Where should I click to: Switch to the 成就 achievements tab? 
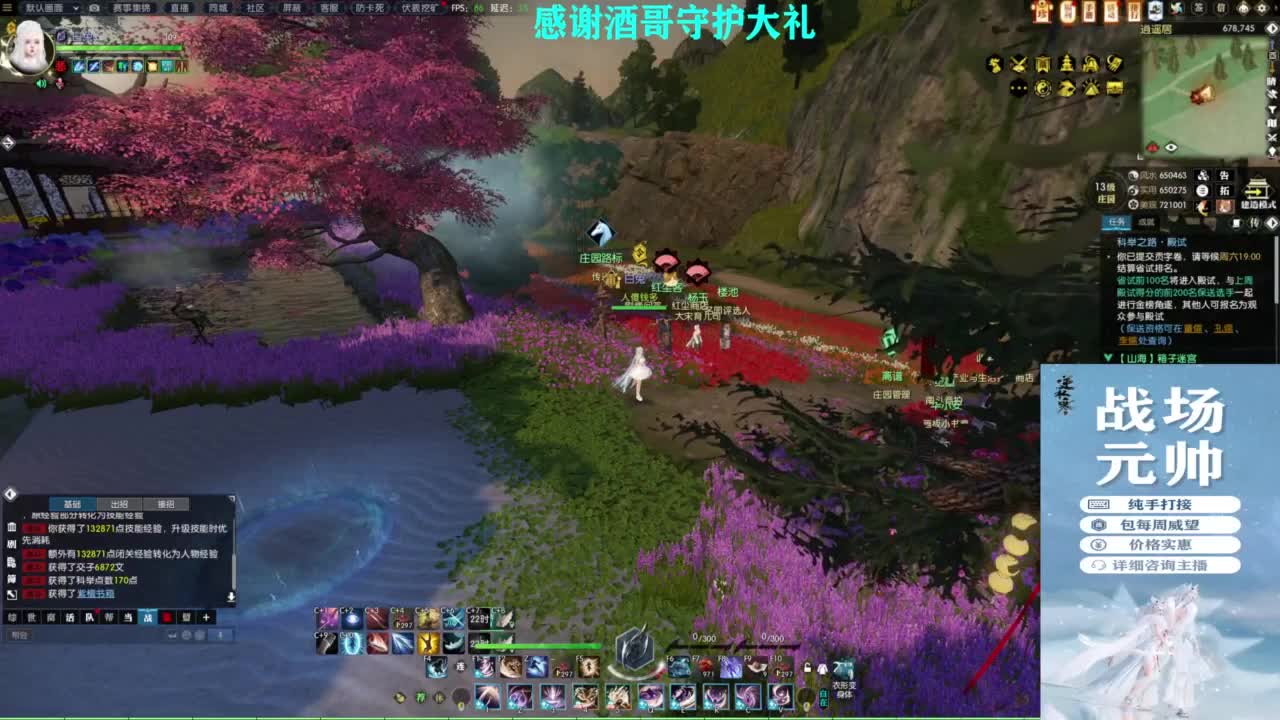1148,222
